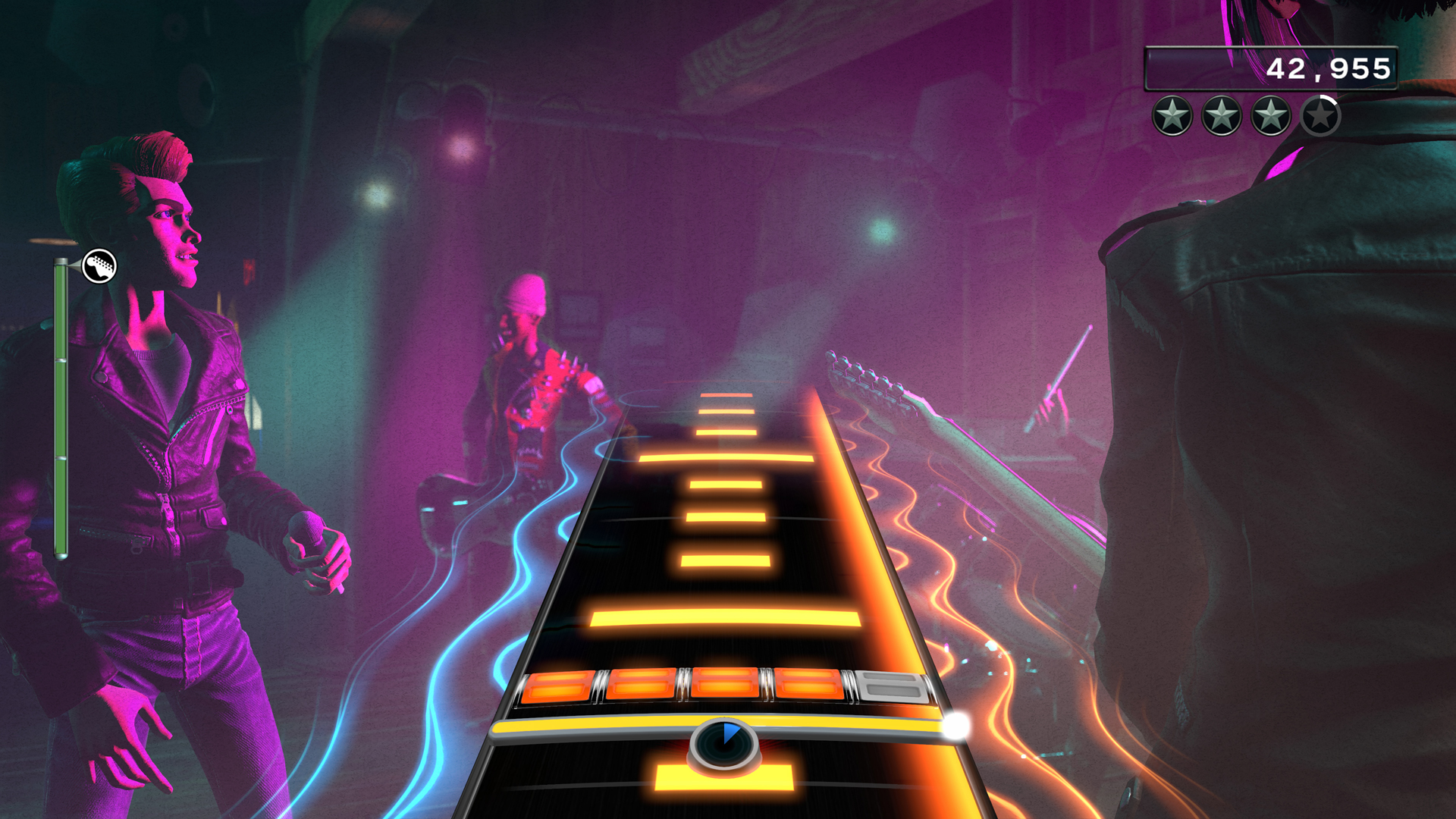
Task: Click the second star under the score
Action: coord(1221,115)
